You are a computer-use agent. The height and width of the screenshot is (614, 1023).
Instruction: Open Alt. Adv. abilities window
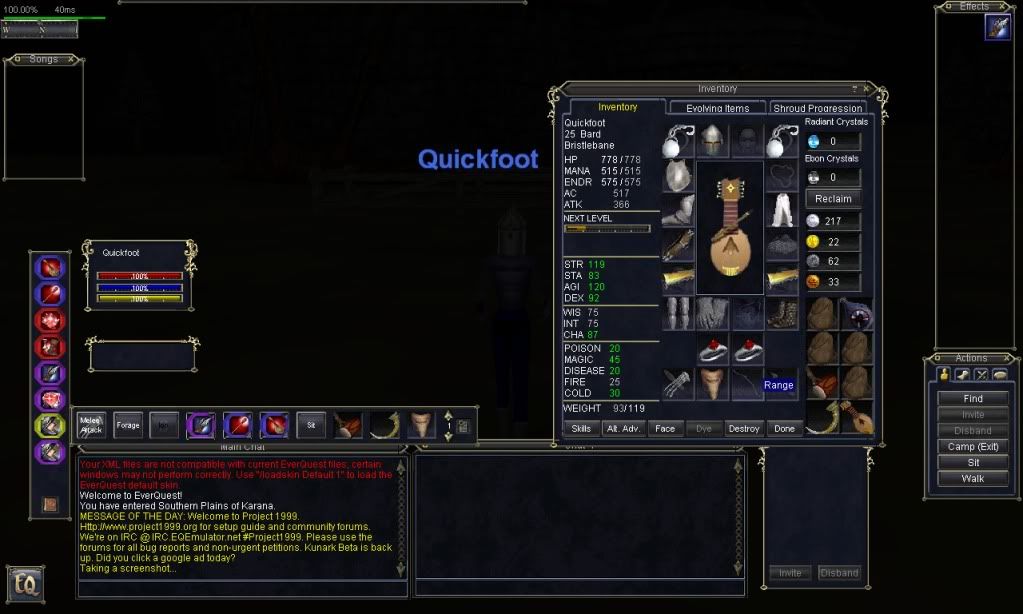pos(623,428)
